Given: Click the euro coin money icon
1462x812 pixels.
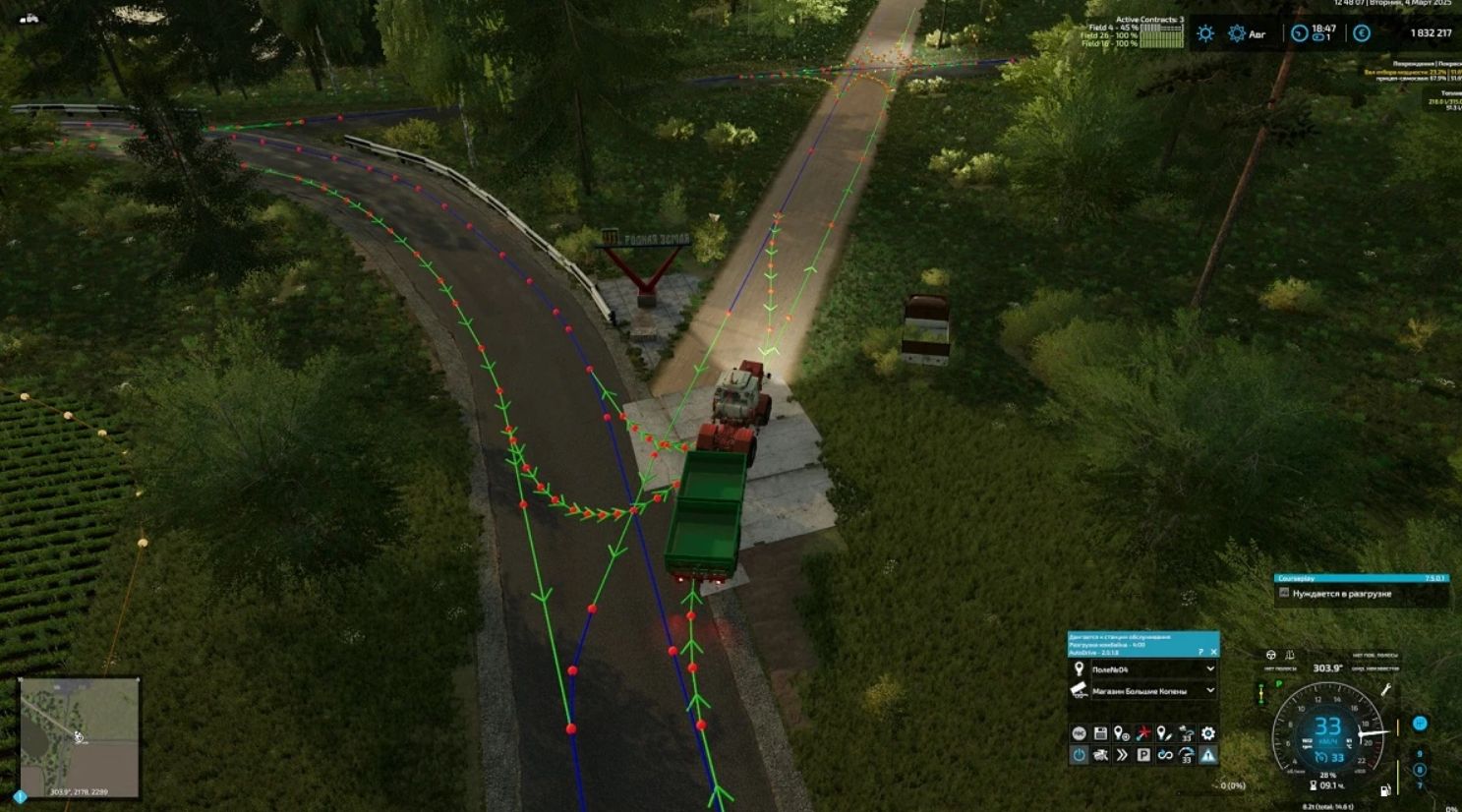Looking at the screenshot, I should coord(1362,33).
